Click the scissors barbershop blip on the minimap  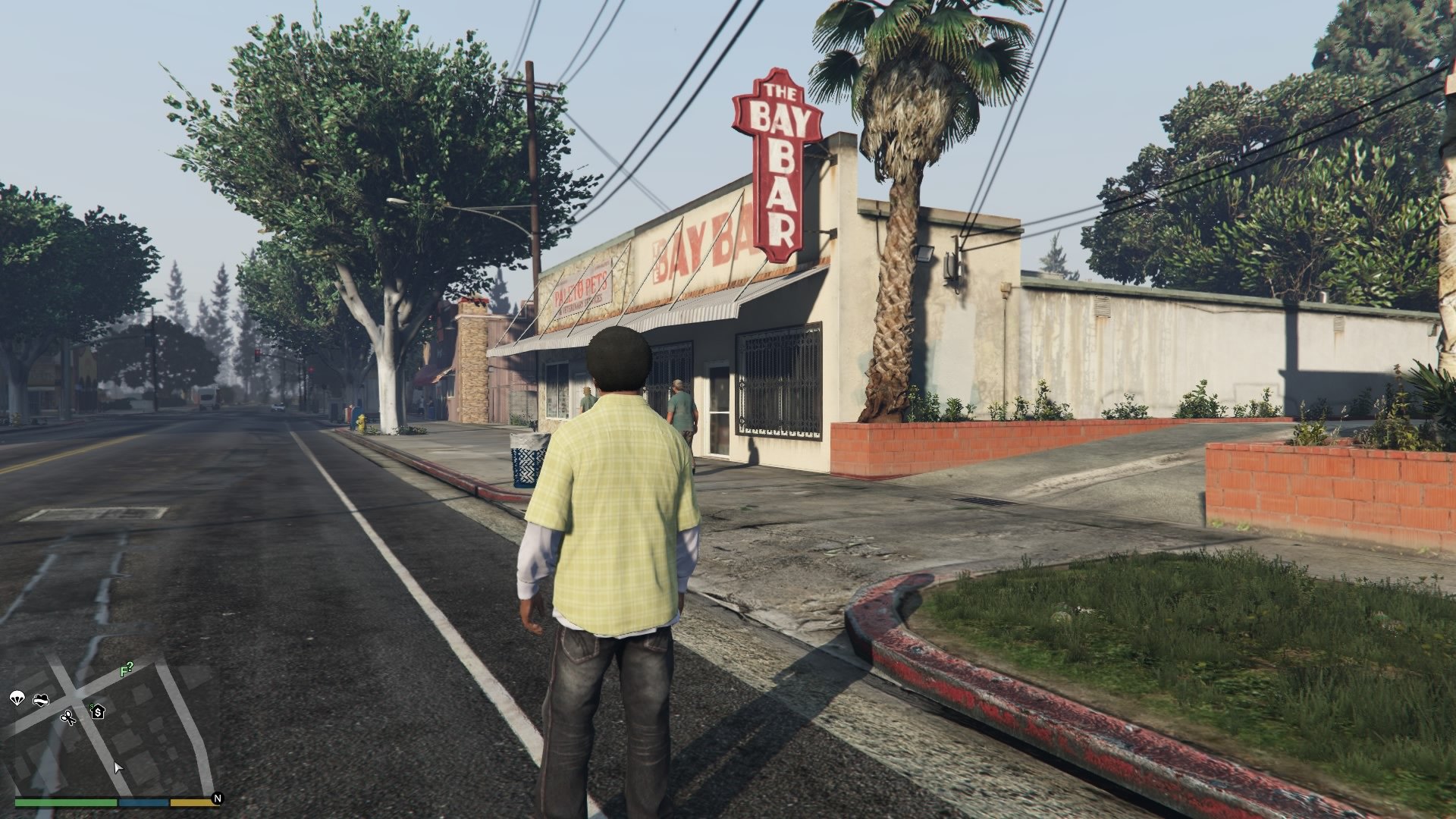click(69, 719)
